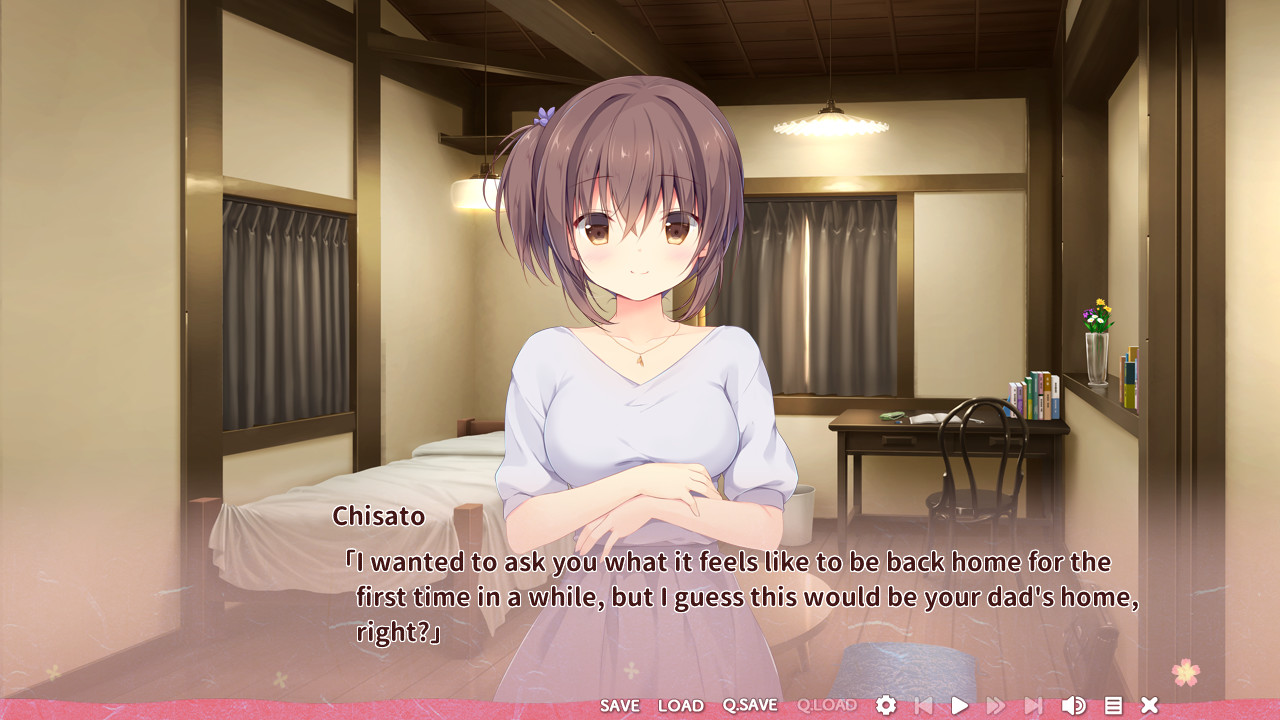This screenshot has height=720, width=1280.
Task: Jump to next scene with skip-end arrow
Action: 1034,706
